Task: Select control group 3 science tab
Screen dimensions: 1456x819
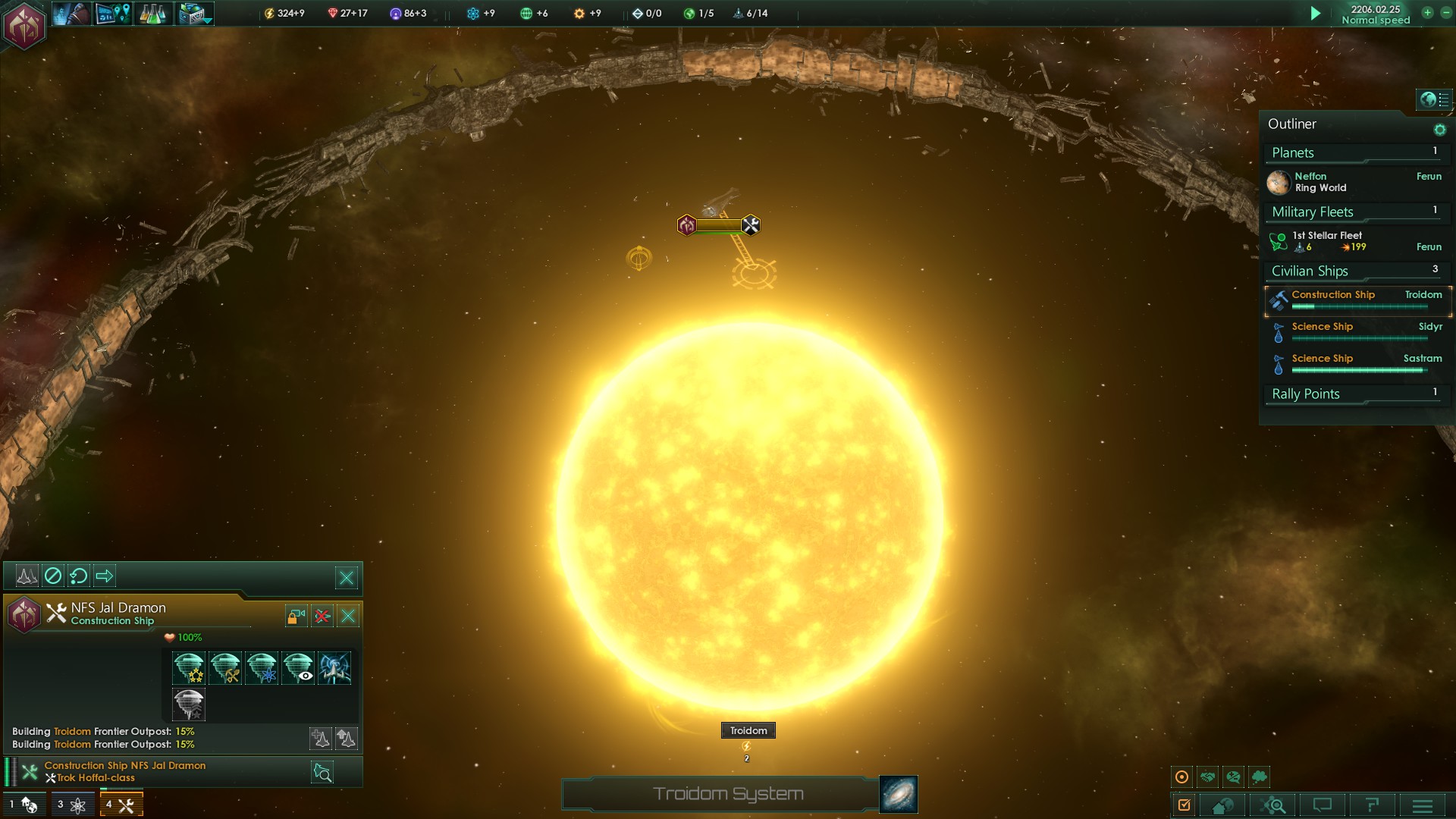Action: (x=72, y=805)
